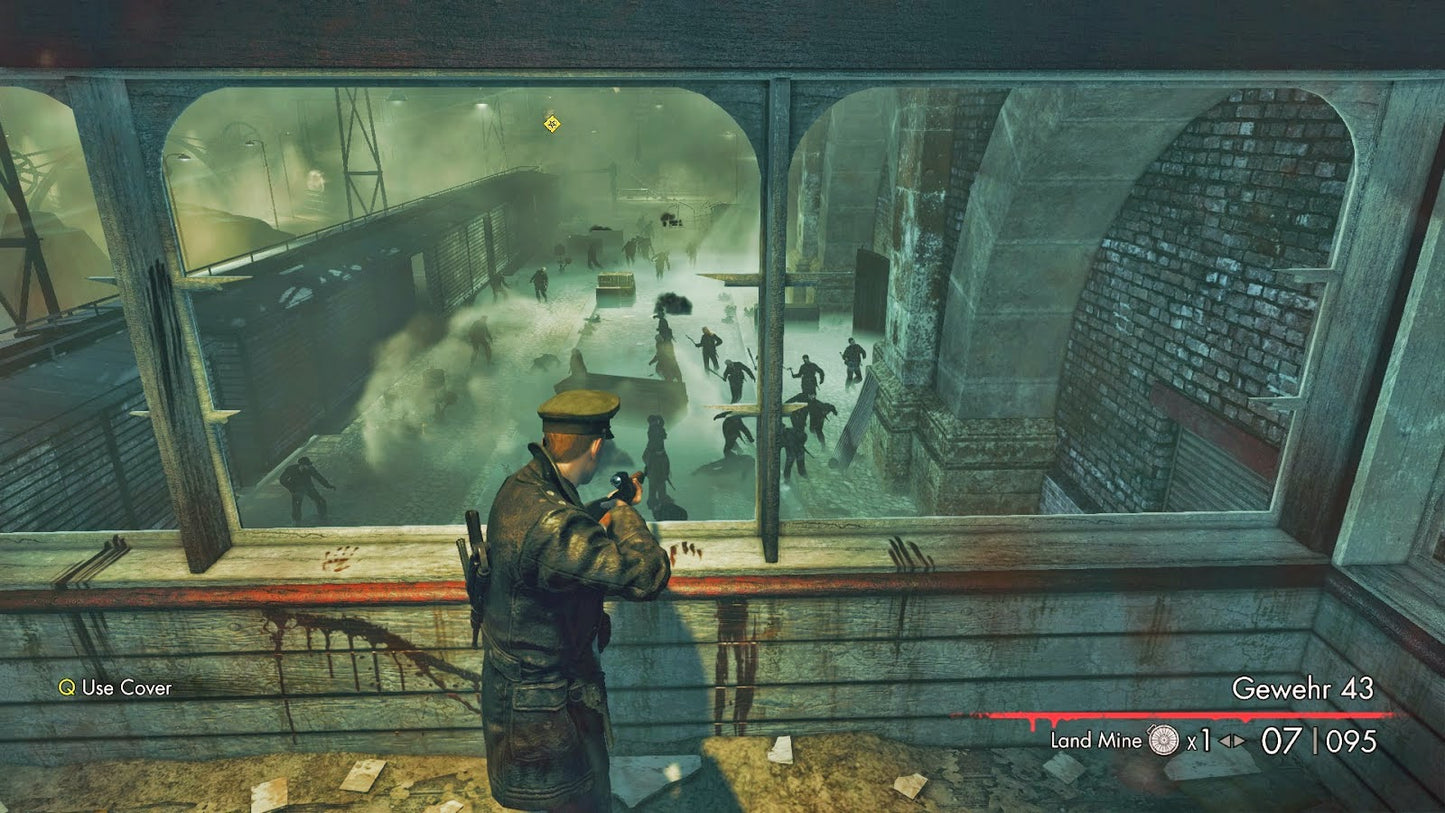Click the ammo counter reading 07

pyautogui.click(x=1278, y=740)
